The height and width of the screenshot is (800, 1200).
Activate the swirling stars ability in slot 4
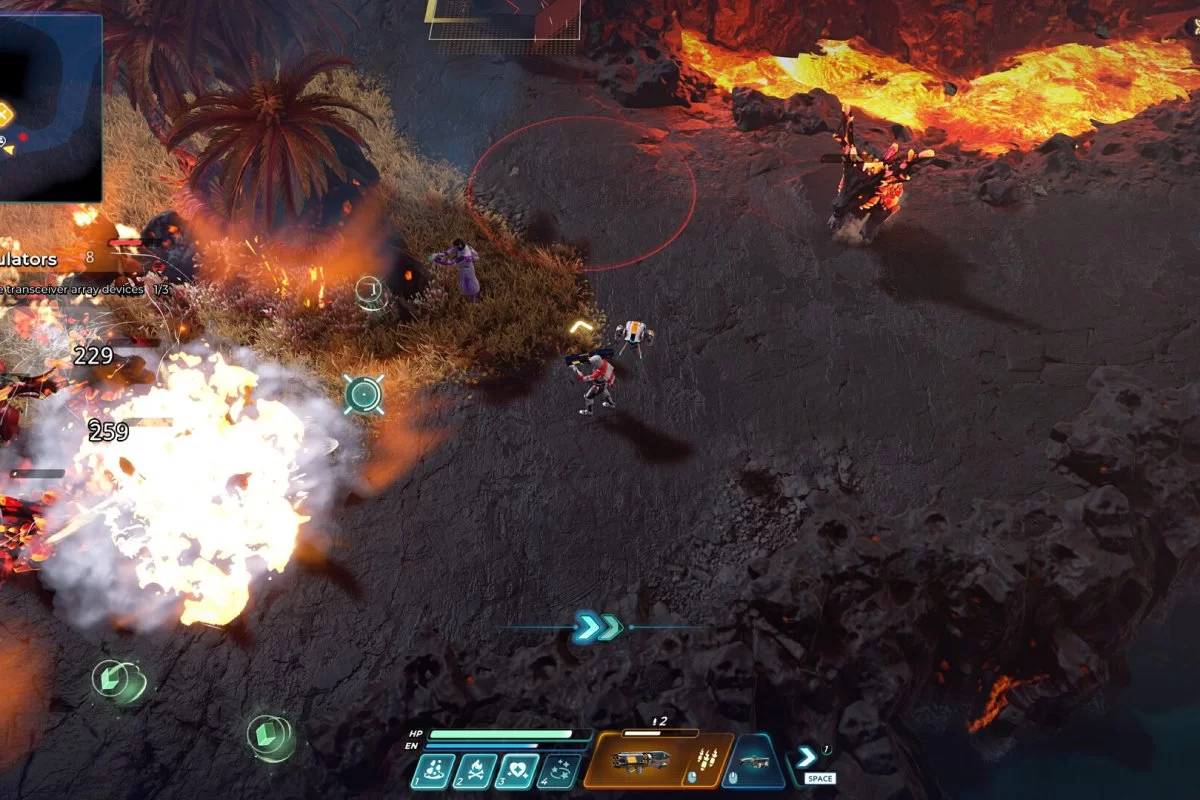559,772
